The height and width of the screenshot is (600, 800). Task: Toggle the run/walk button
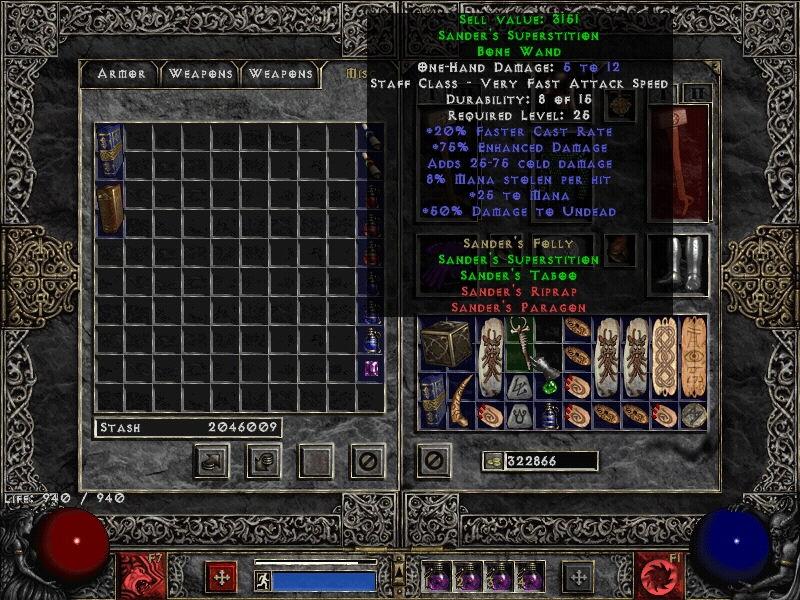(263, 580)
